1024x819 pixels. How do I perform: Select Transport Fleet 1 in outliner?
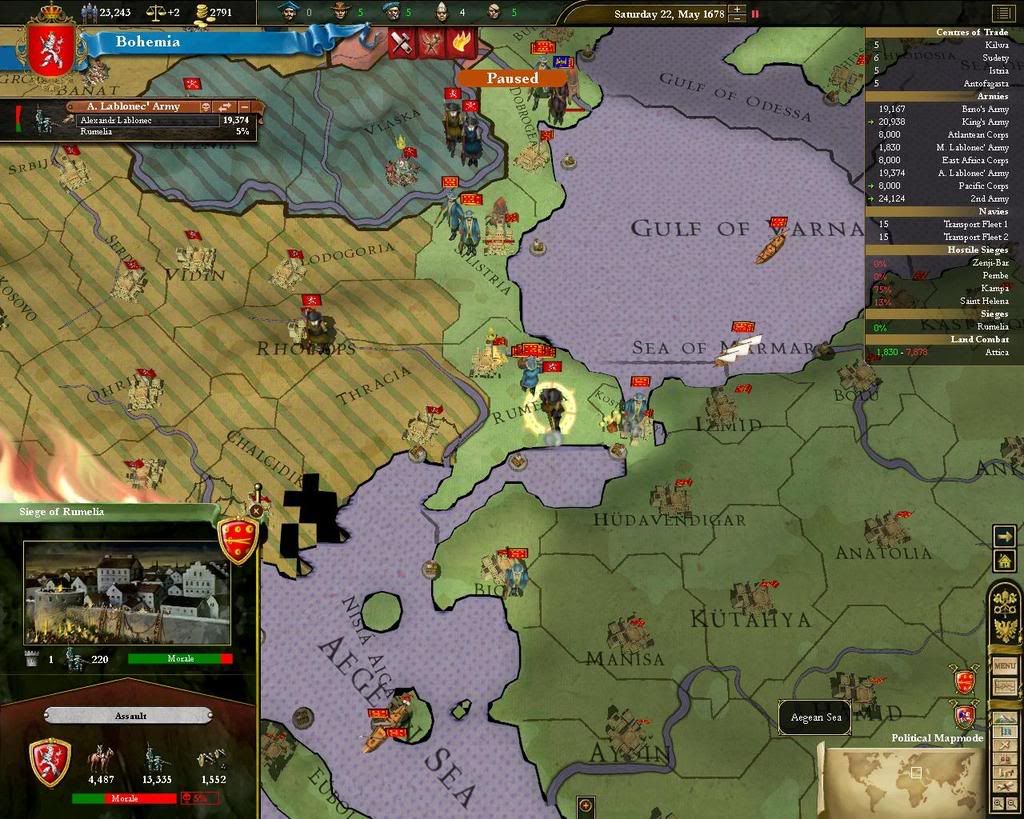pos(974,224)
